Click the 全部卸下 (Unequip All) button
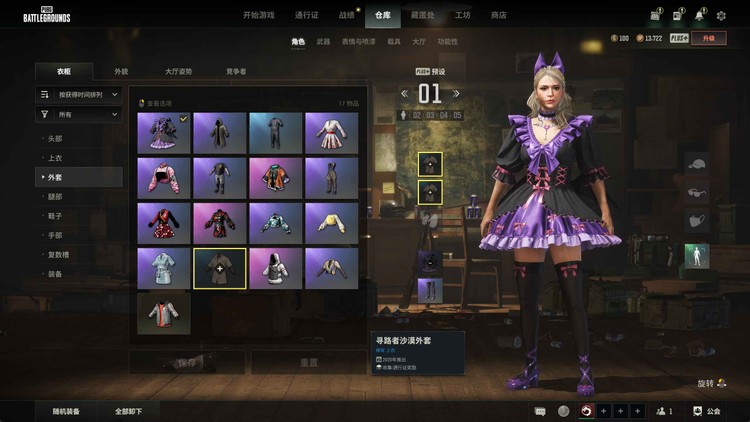Image resolution: width=750 pixels, height=422 pixels. [x=128, y=411]
